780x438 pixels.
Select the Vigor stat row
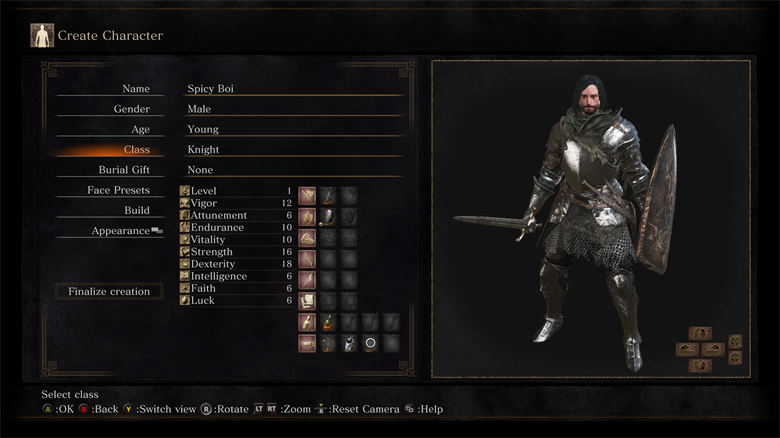point(235,203)
